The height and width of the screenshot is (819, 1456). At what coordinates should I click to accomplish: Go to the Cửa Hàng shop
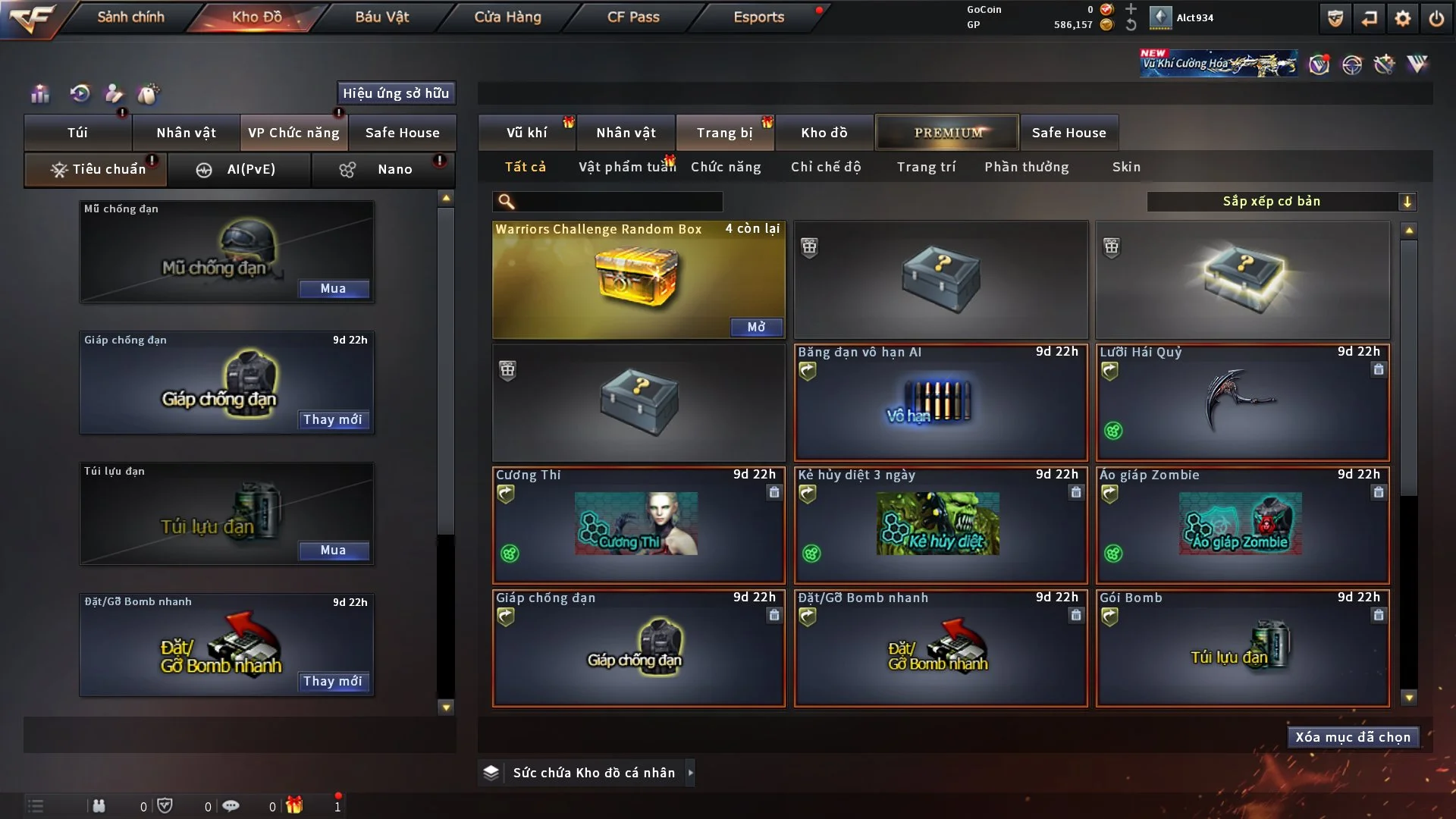coord(507,17)
